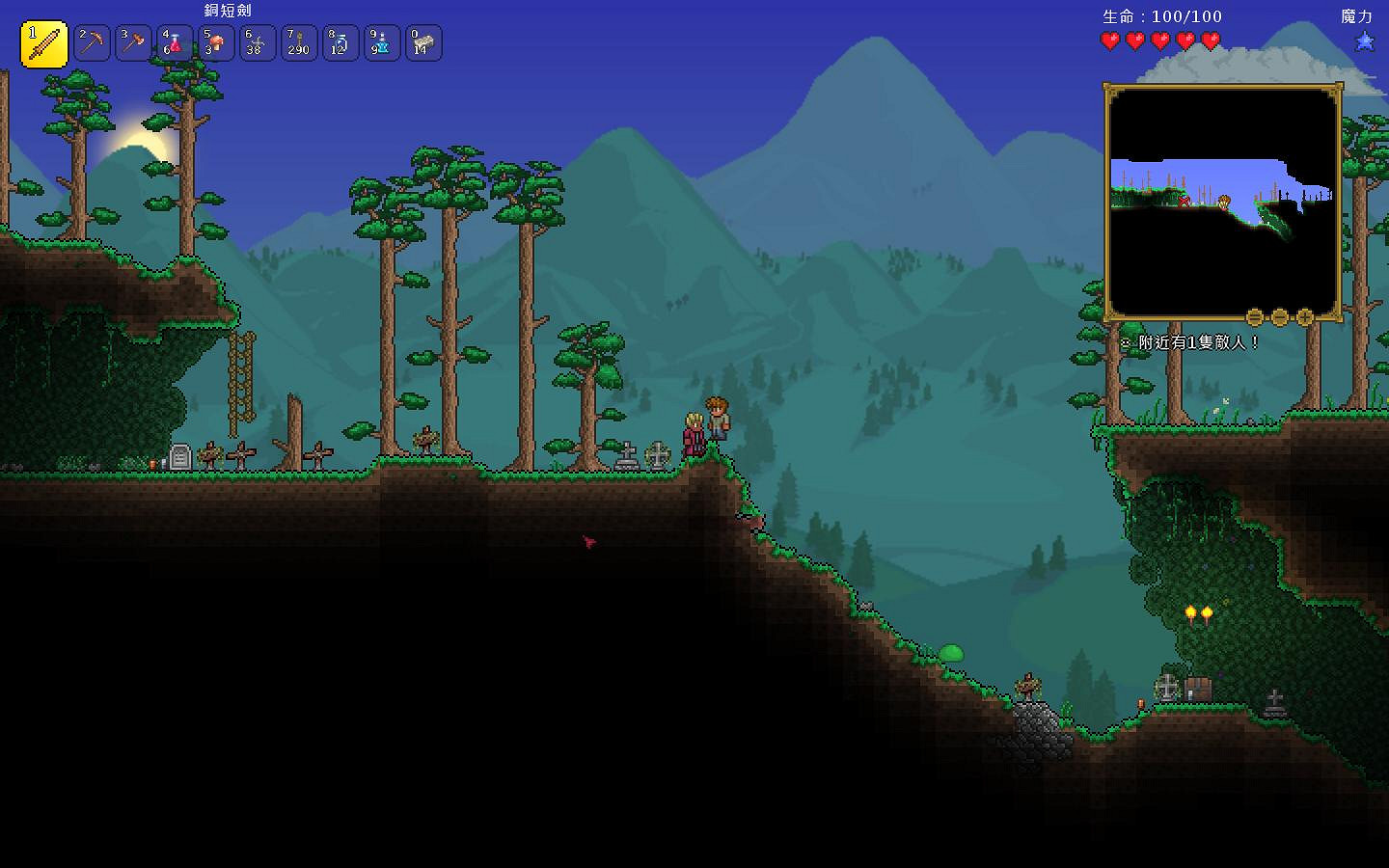The image size is (1389, 868).
Task: Select the blue mana potion slot
Action: 382,43
